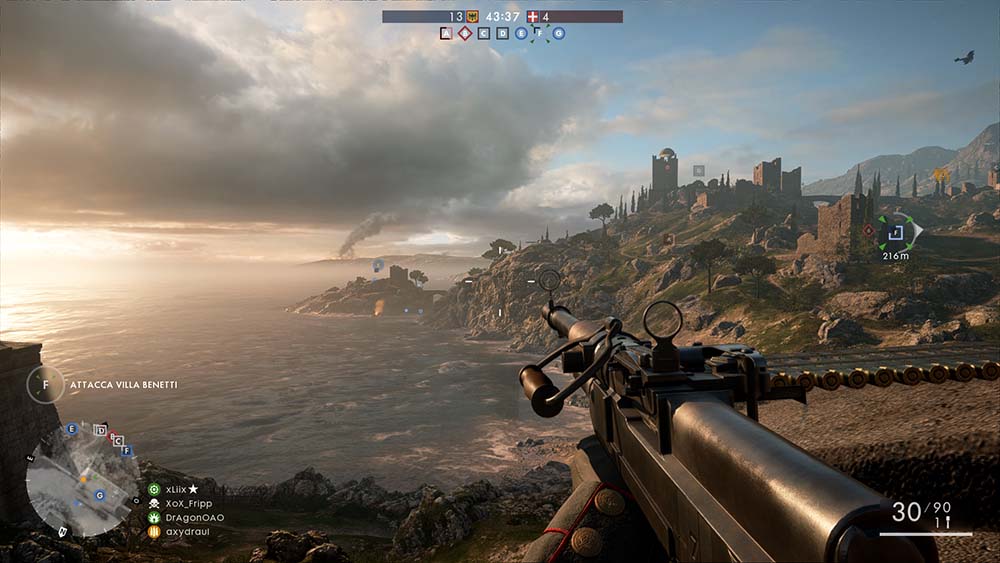Click the objective F waypoint marker showing 216m

(x=896, y=232)
